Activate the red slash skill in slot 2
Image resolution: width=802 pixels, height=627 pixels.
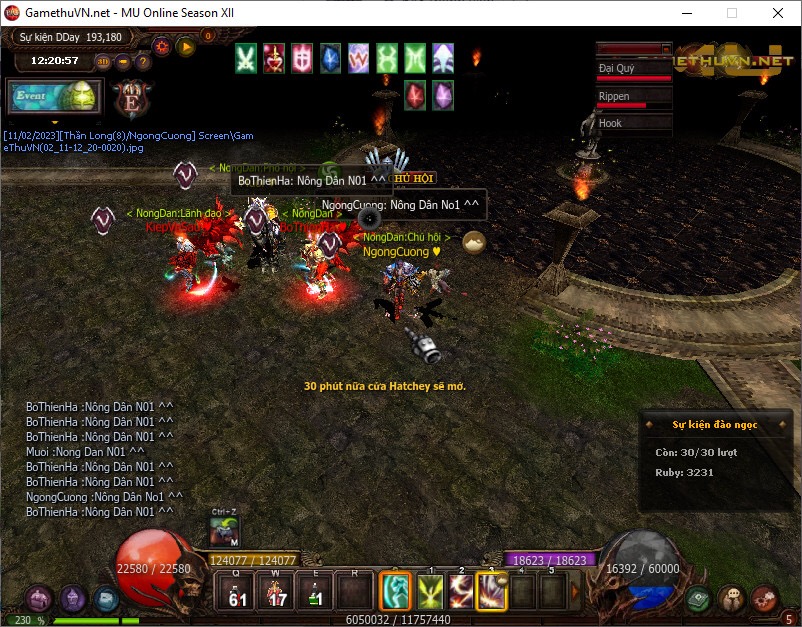[461, 591]
